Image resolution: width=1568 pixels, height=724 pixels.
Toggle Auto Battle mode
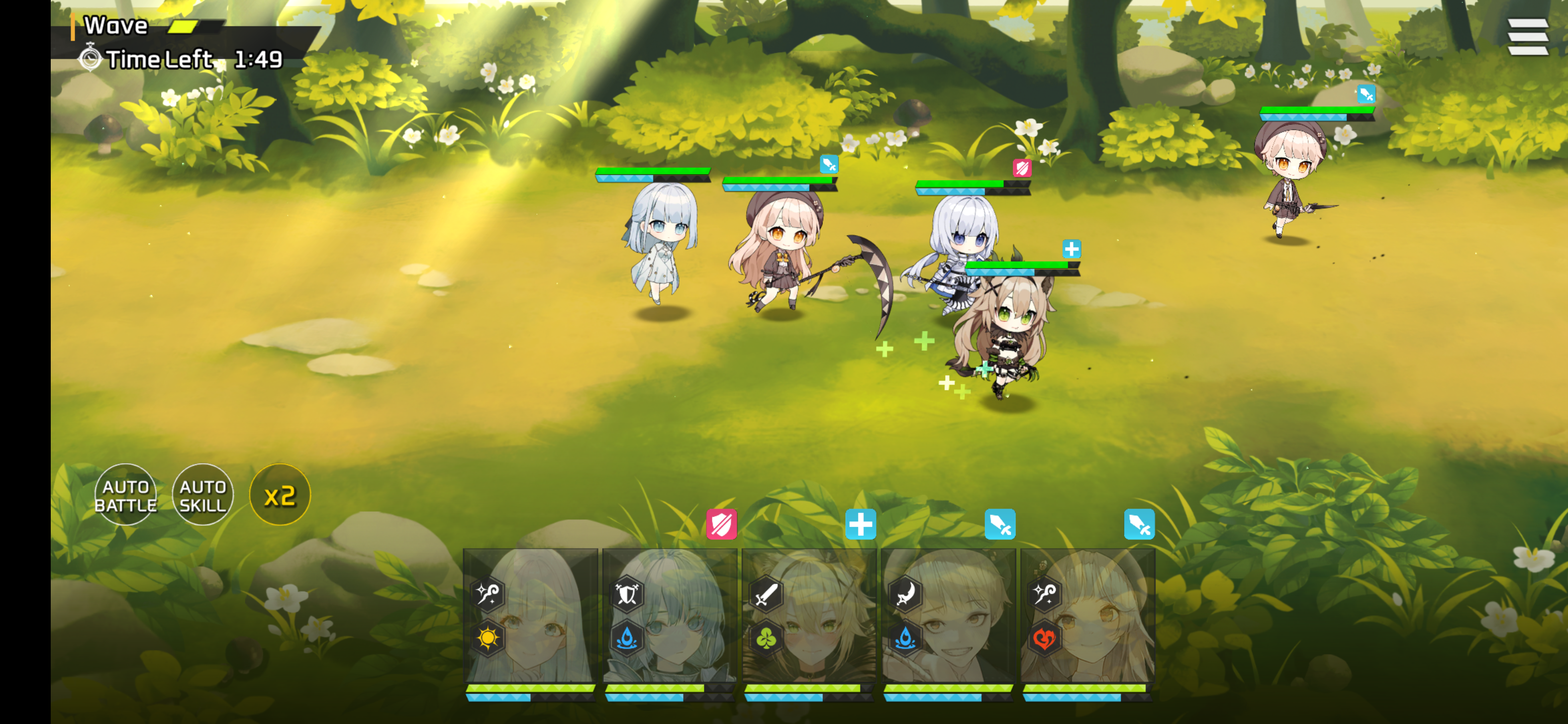click(126, 494)
